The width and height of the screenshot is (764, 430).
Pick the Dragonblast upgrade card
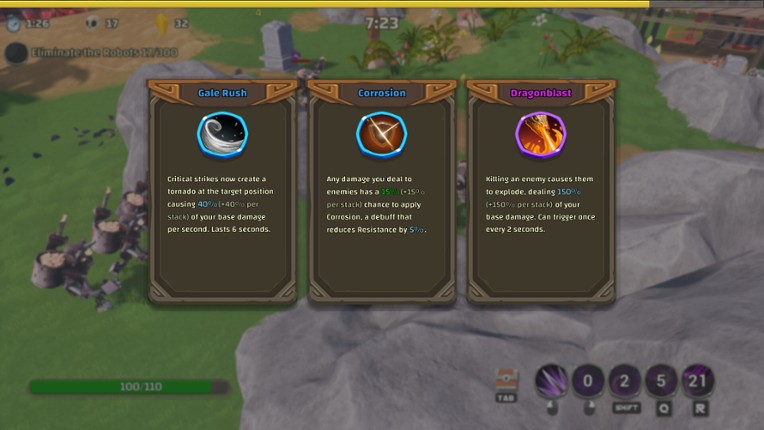coord(540,190)
